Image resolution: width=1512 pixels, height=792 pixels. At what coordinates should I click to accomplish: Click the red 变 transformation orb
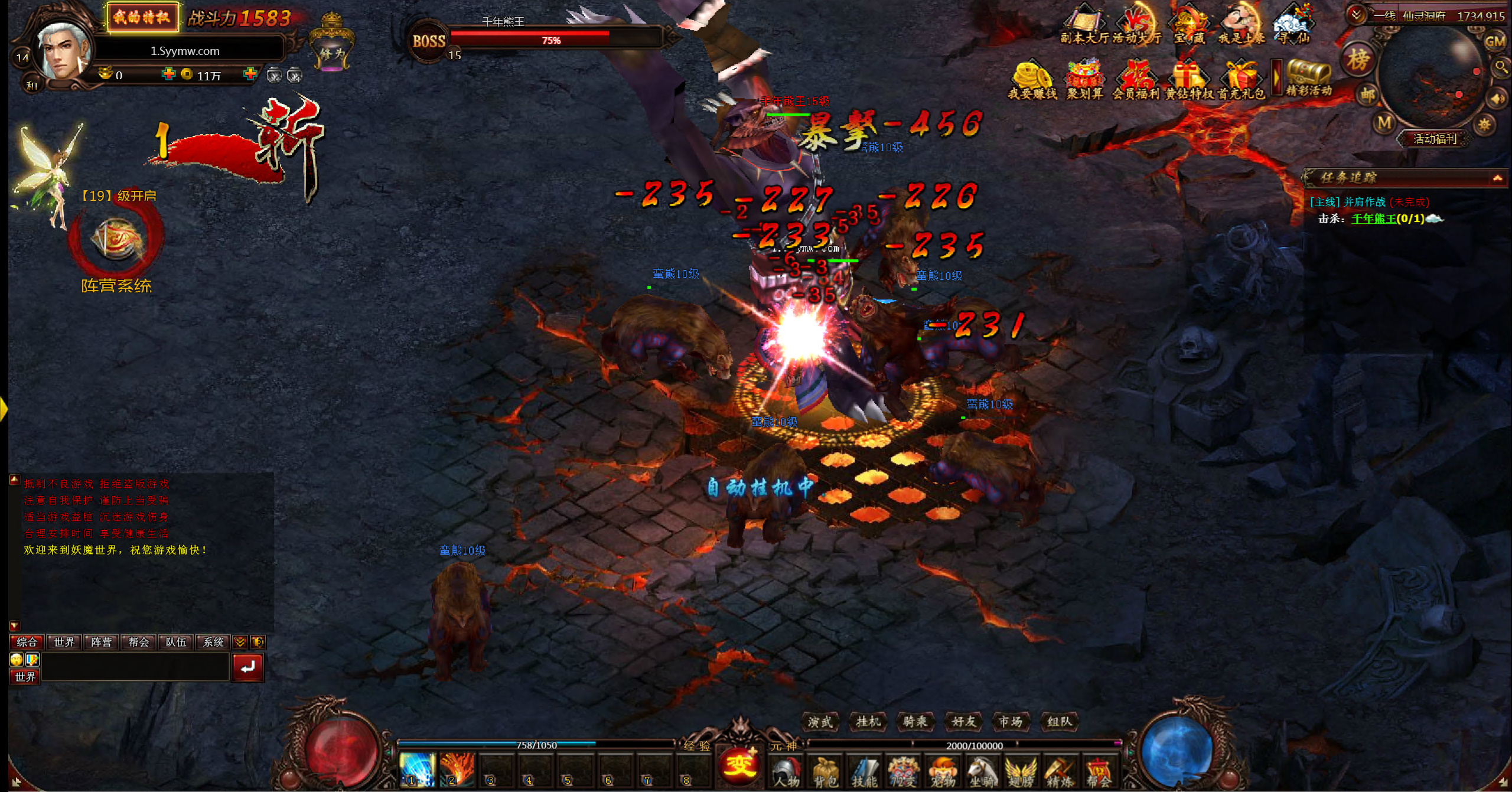[738, 765]
